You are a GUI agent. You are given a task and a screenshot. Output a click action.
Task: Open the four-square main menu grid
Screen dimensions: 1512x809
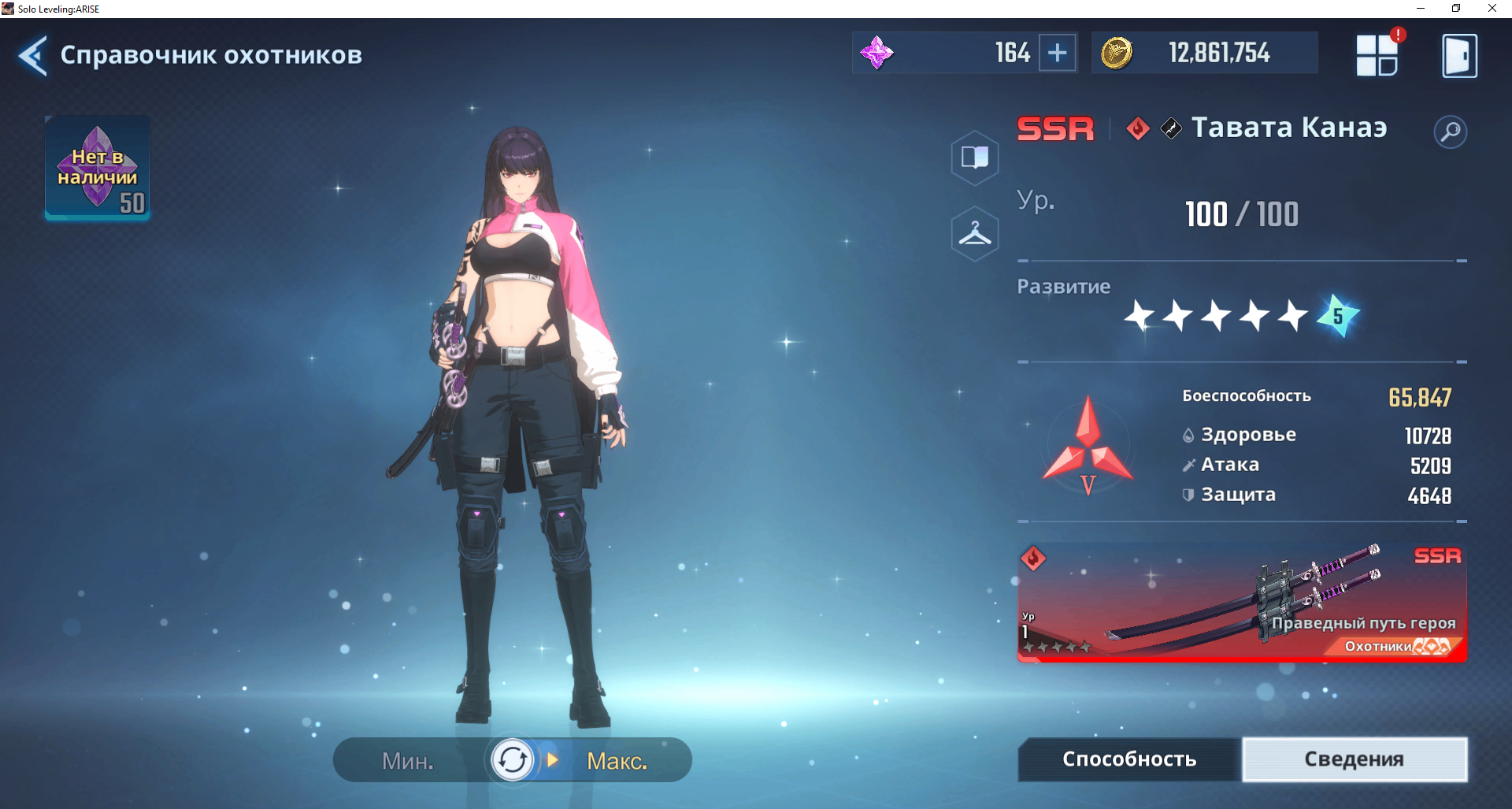[1377, 55]
